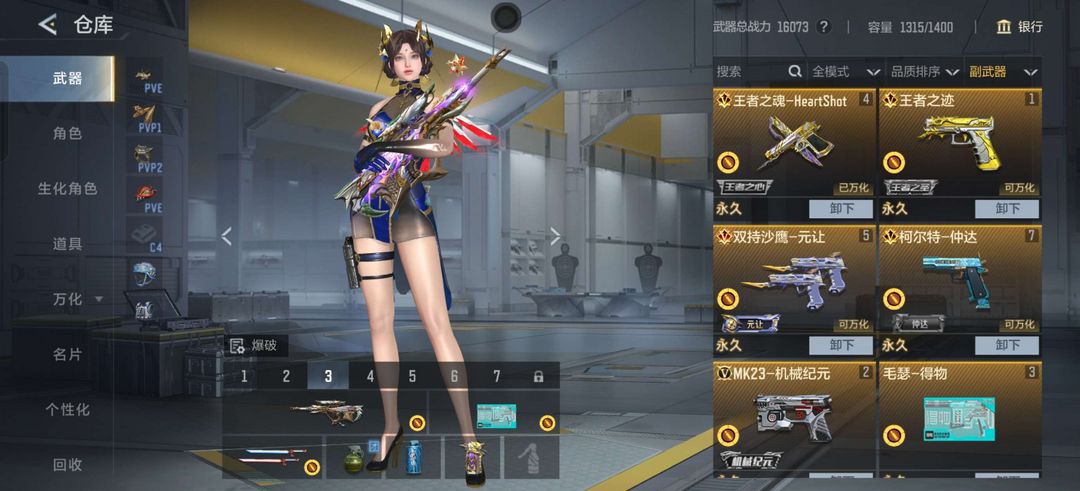Open the 回收 category
1080x491 pixels.
coord(67,464)
